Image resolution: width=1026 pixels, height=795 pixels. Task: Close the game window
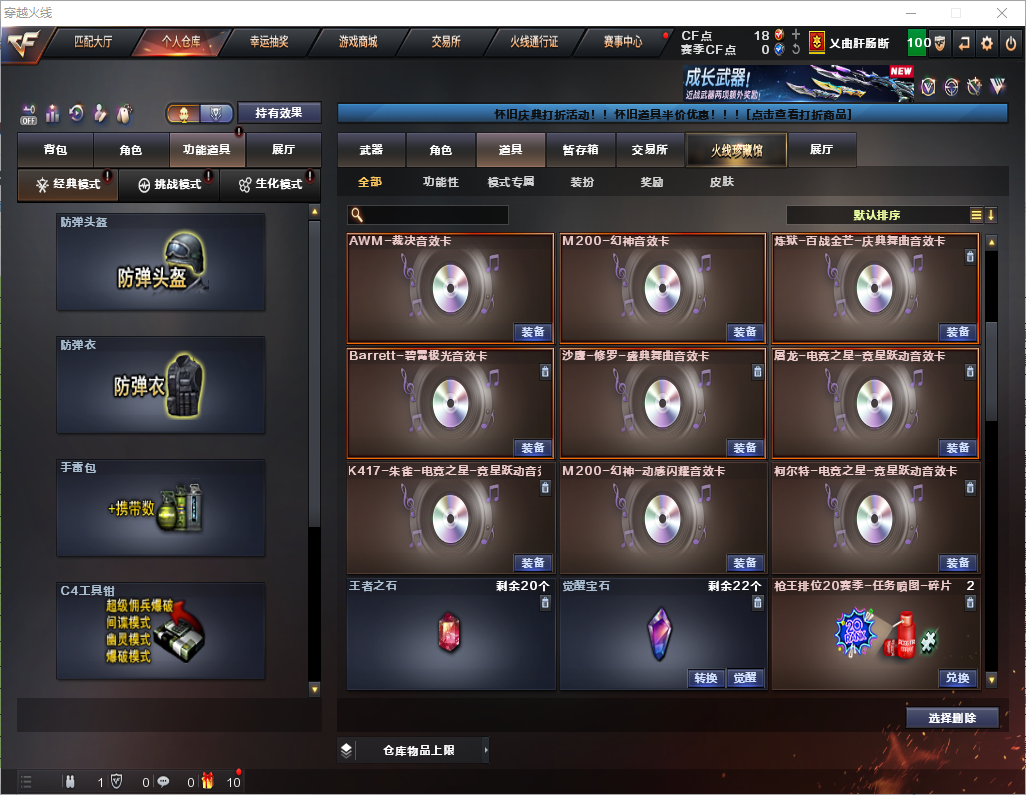1001,13
